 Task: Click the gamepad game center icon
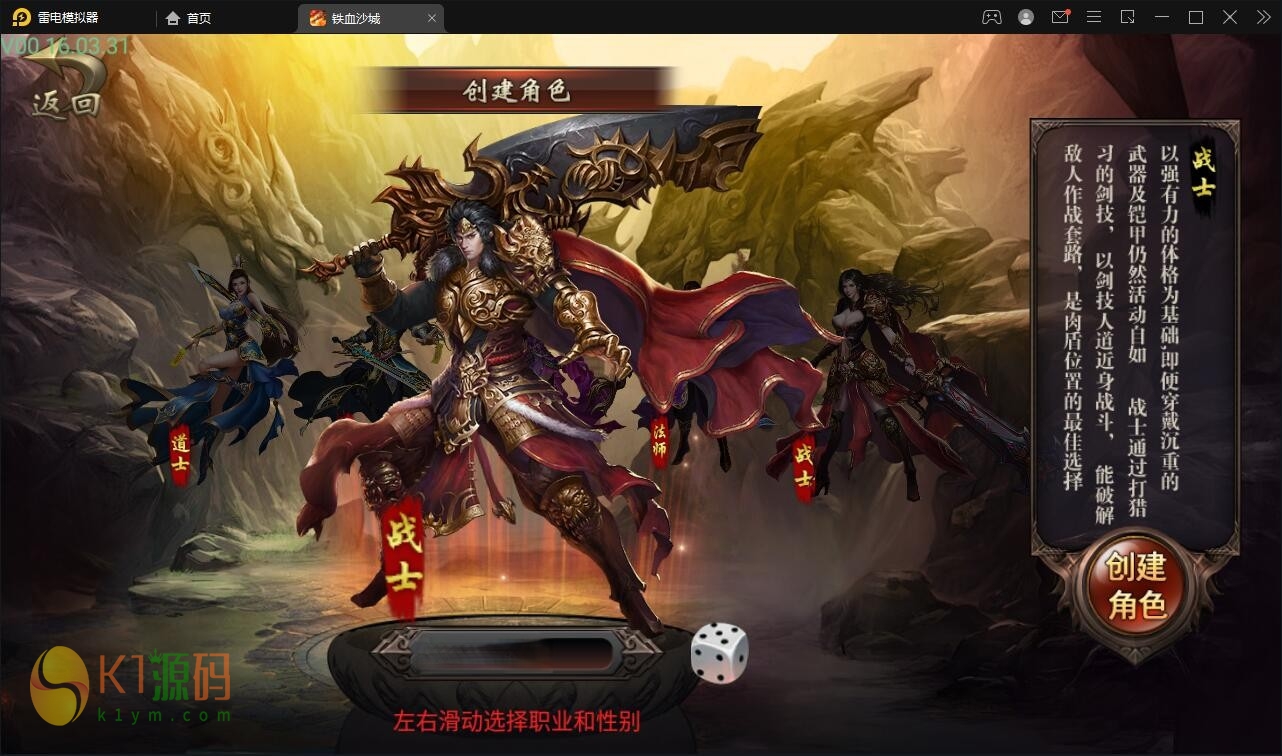991,17
